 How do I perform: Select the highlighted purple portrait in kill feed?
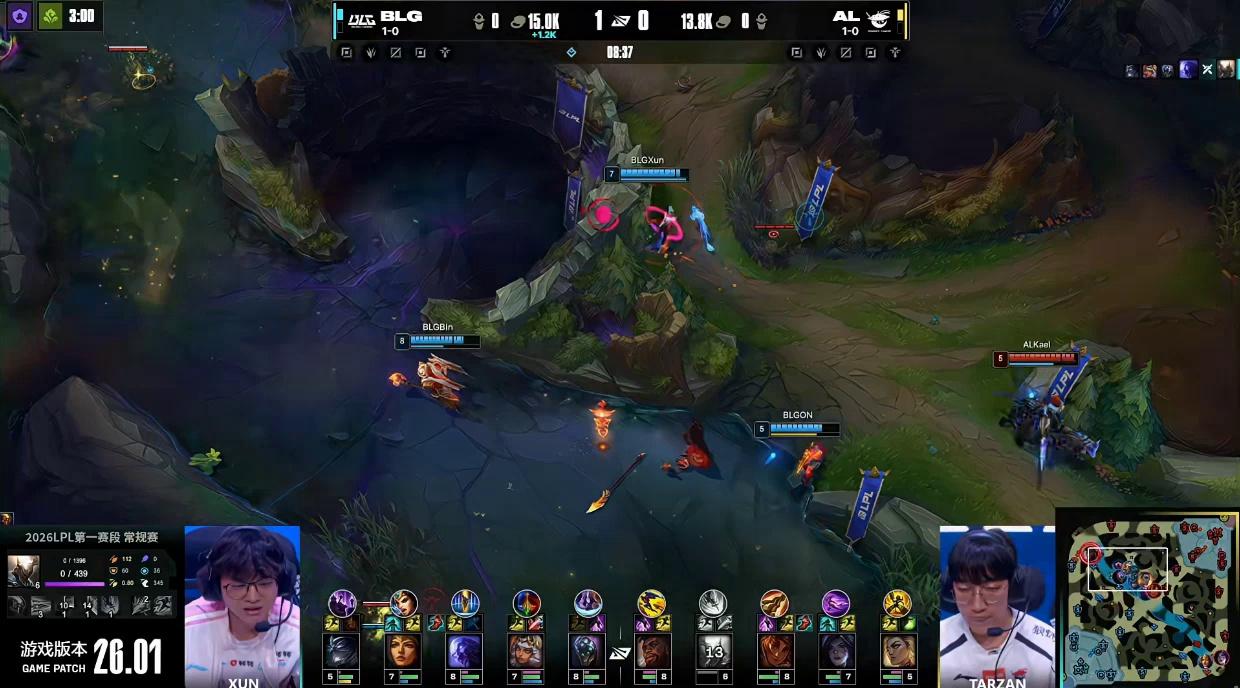click(1188, 70)
